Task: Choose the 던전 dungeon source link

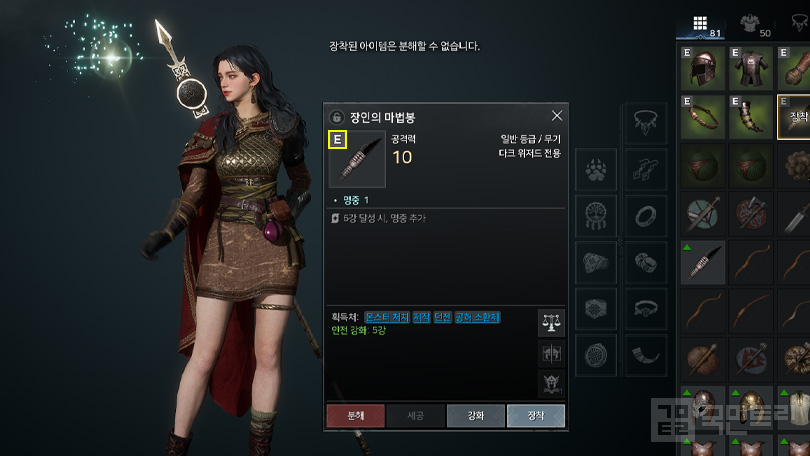Action: (x=442, y=317)
